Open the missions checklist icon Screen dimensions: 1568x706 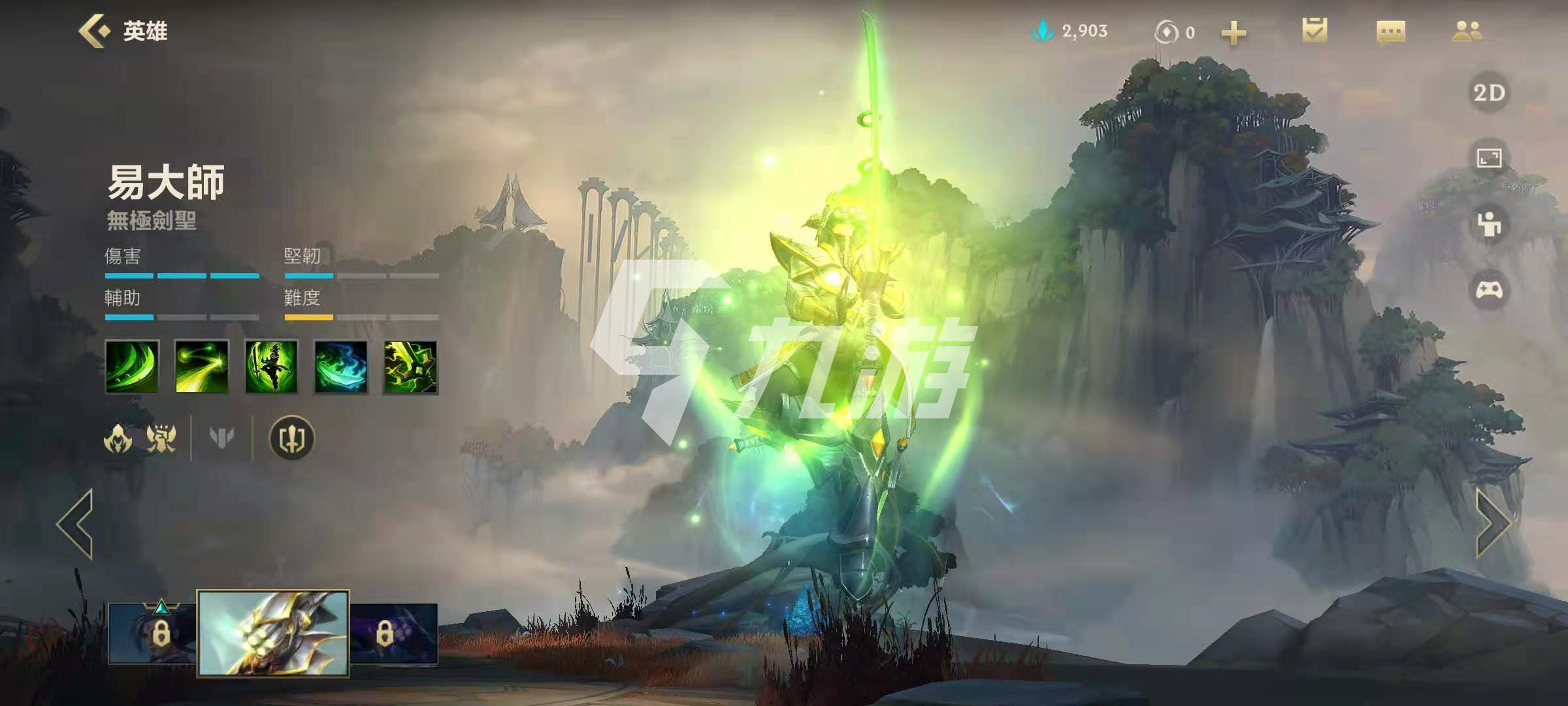click(x=1315, y=31)
